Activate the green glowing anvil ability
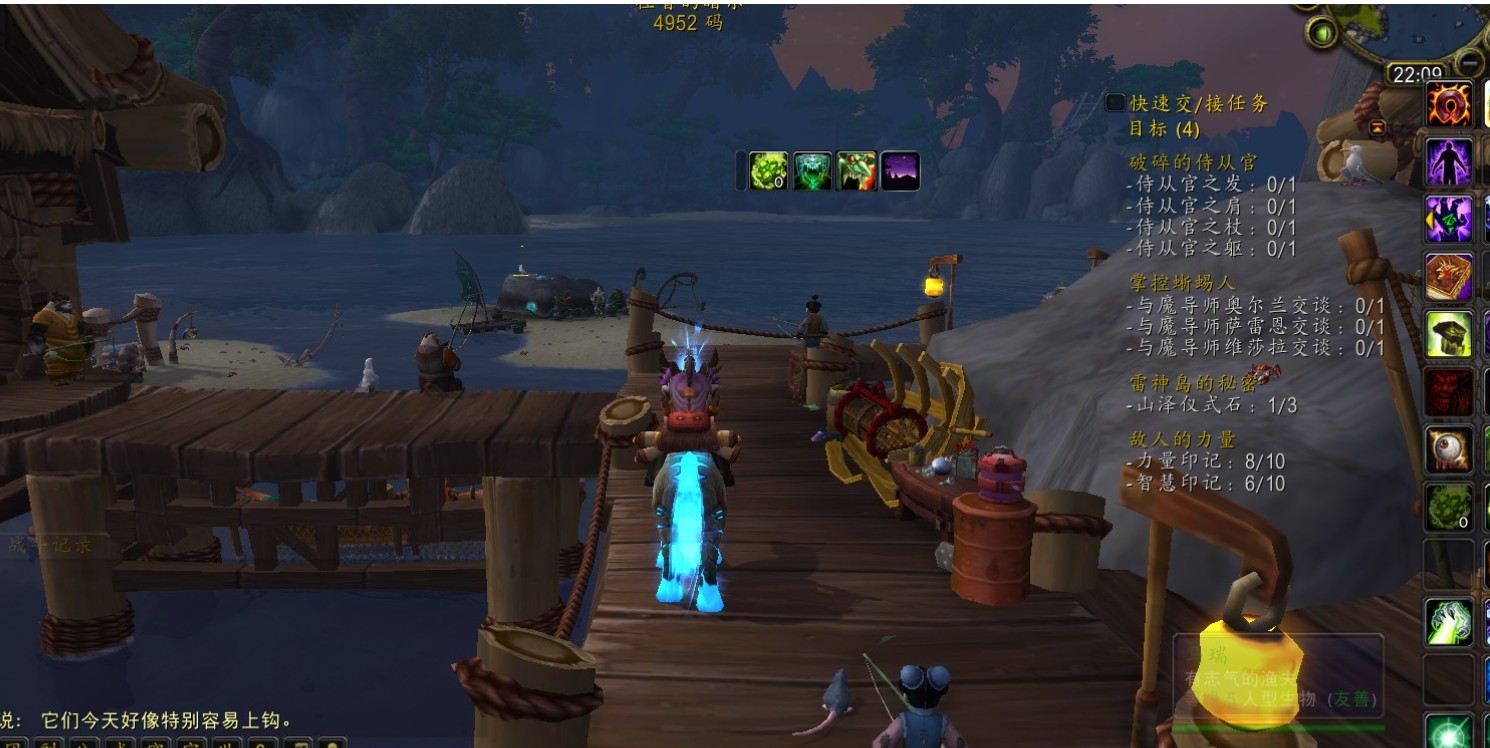The image size is (1490, 748). click(1449, 335)
